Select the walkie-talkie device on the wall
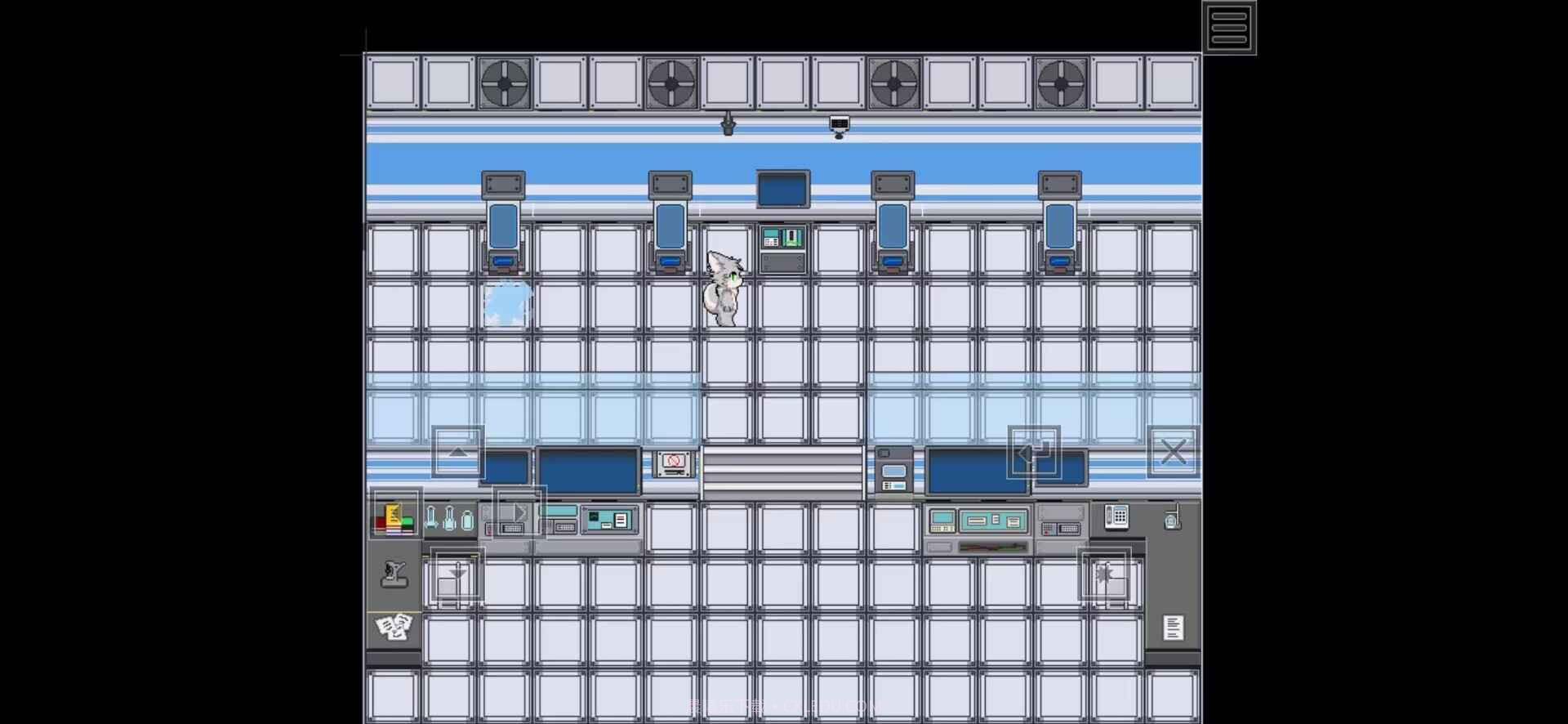The height and width of the screenshot is (724, 1568). tap(1174, 518)
